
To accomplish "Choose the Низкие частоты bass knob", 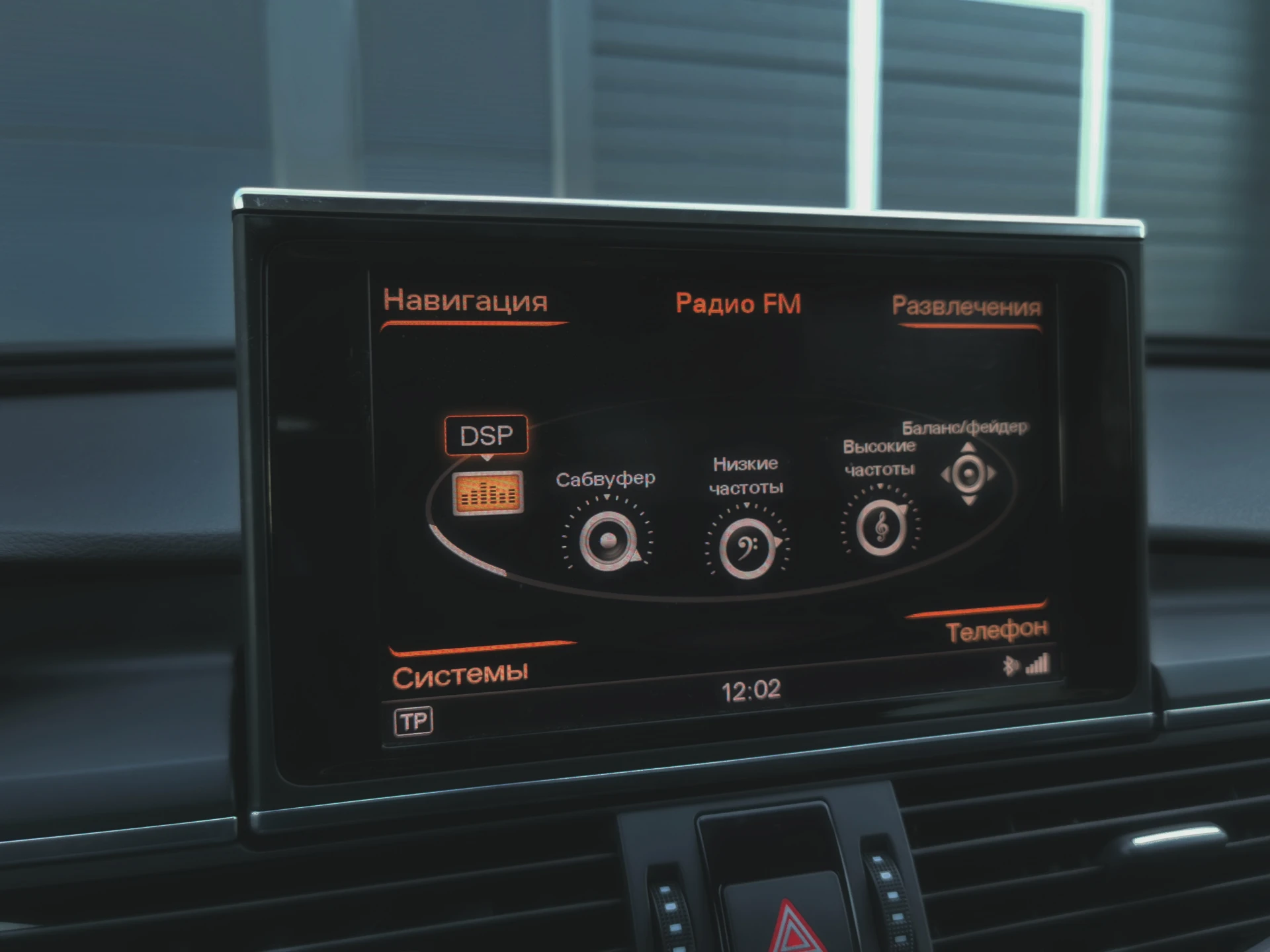I will pyautogui.click(x=747, y=547).
